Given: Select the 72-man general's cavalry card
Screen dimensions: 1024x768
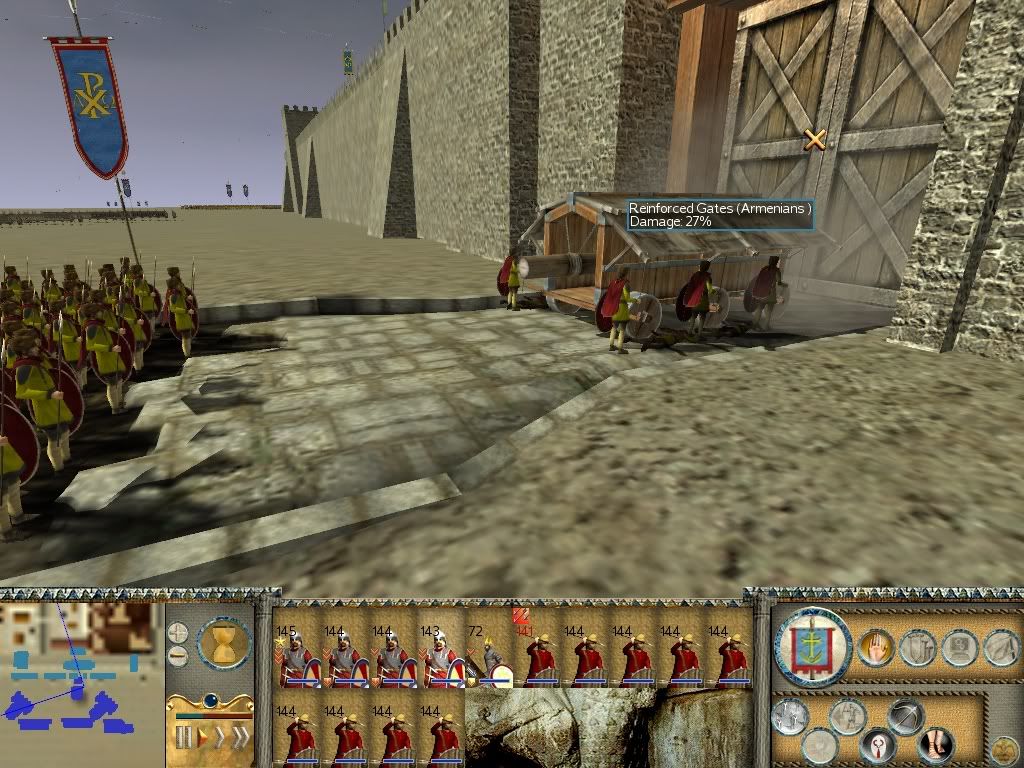Looking at the screenshot, I should [489, 656].
